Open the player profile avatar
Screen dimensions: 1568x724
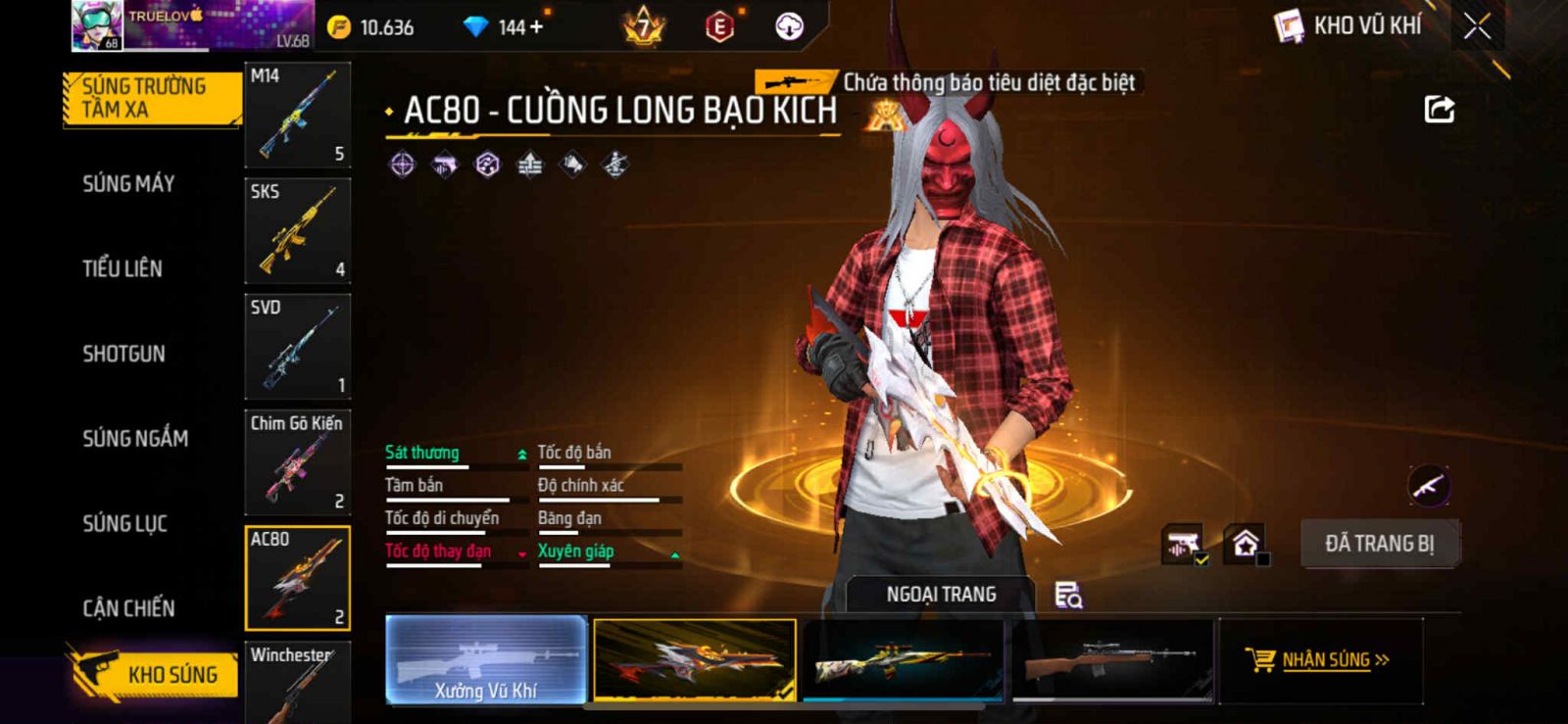(x=97, y=25)
